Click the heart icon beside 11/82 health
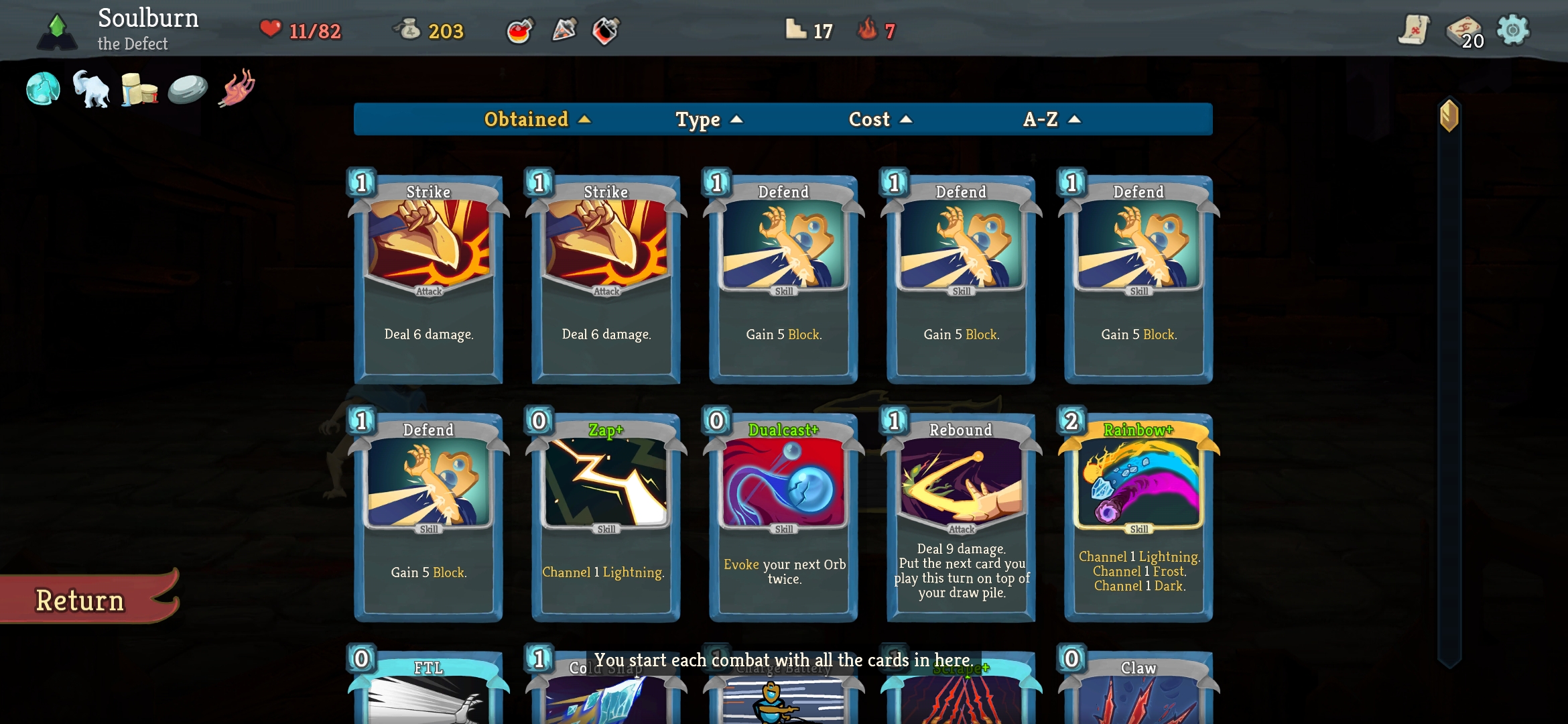Image resolution: width=1568 pixels, height=724 pixels. click(270, 29)
